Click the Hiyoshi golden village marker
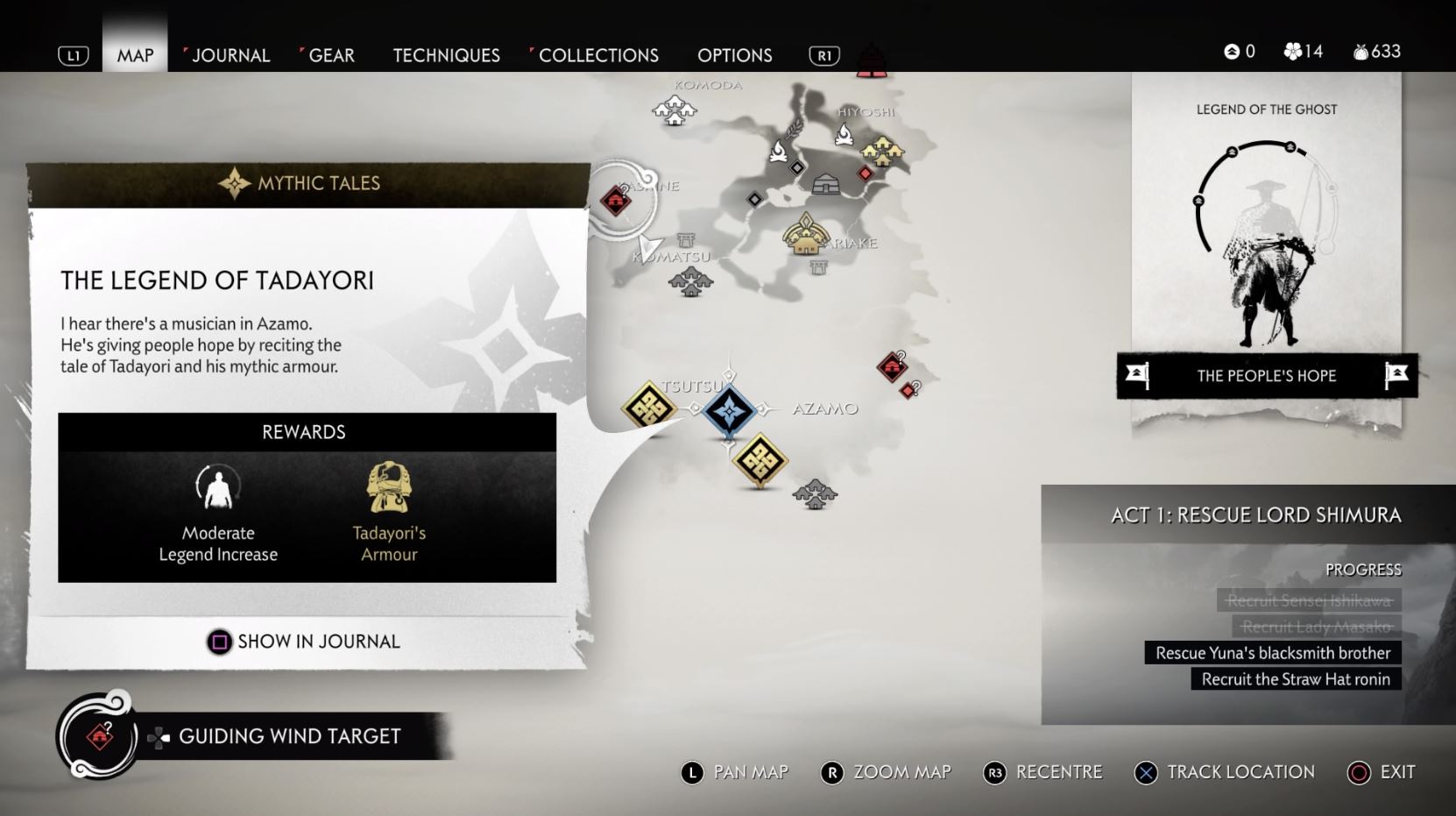This screenshot has width=1456, height=816. point(882,151)
